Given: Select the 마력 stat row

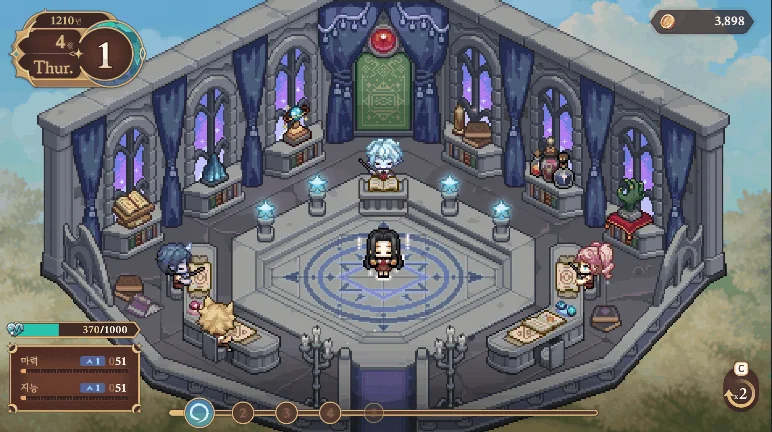Looking at the screenshot, I should click(70, 361).
